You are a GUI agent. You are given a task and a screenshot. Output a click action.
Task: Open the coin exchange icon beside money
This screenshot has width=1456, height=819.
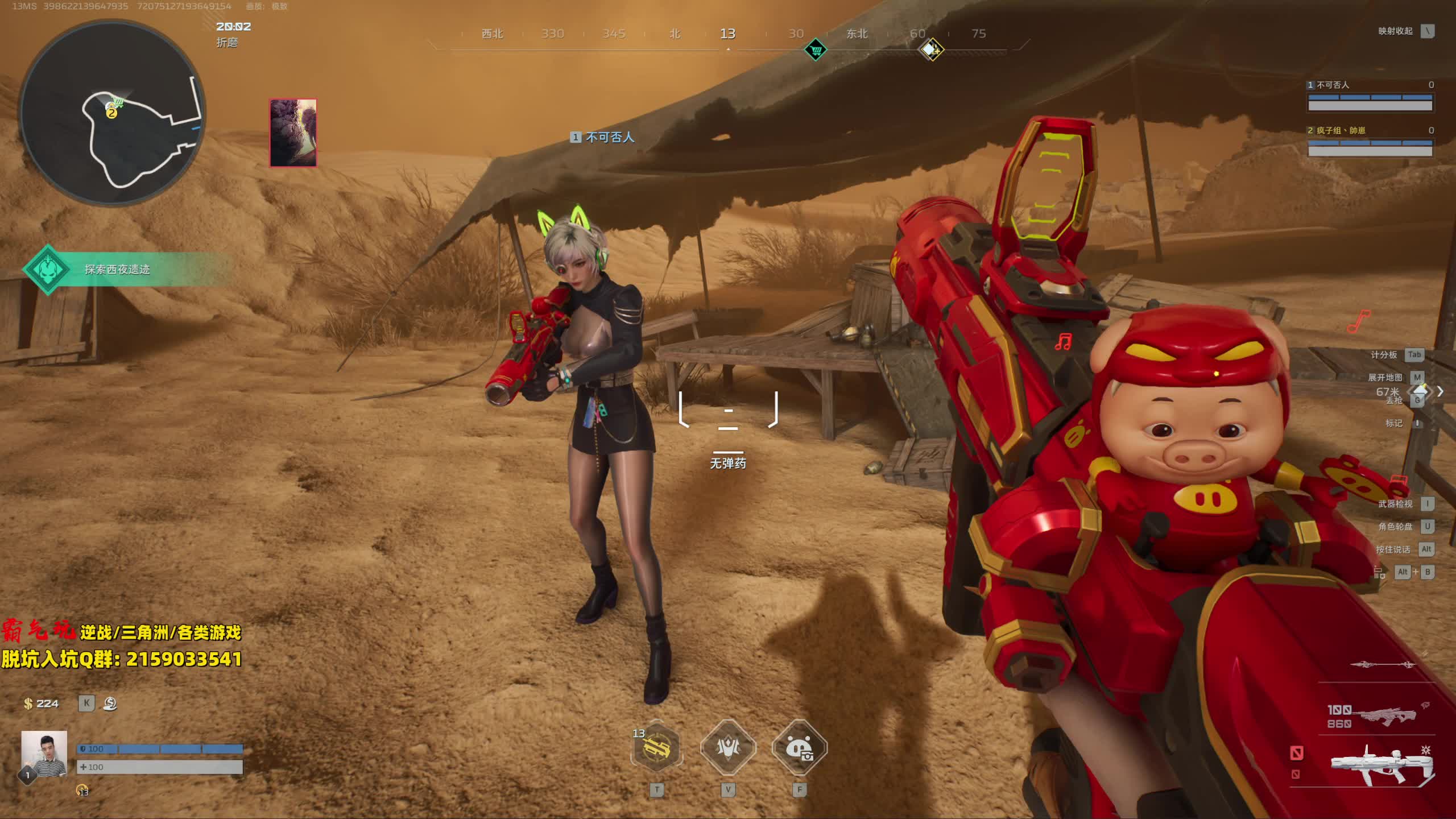point(110,704)
